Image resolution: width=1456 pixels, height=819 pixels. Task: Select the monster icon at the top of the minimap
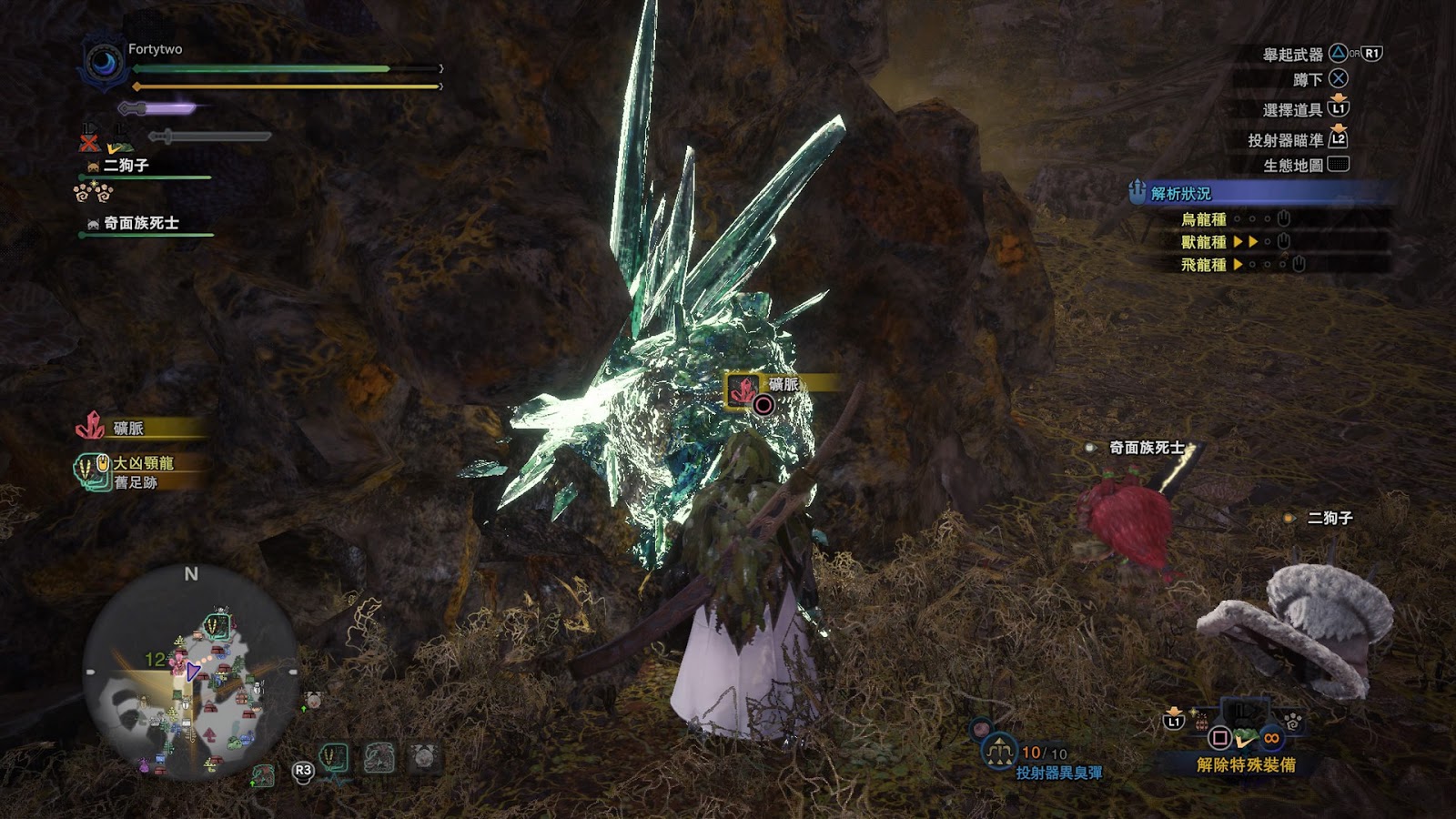217,625
